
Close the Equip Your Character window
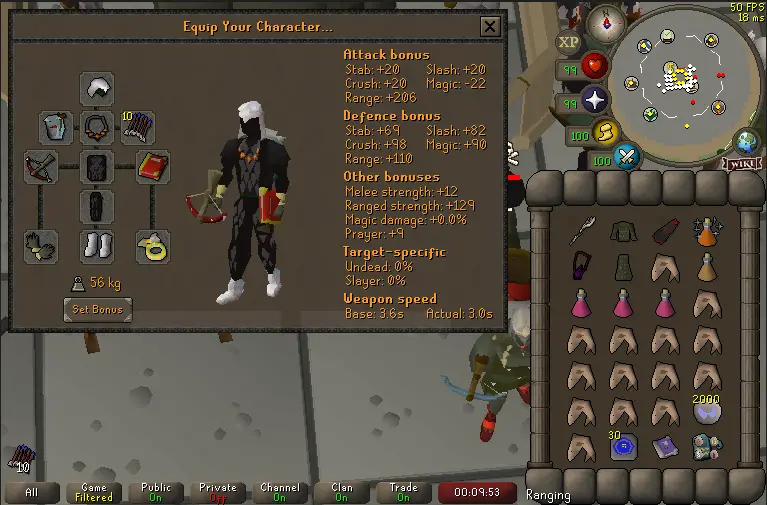[489, 27]
